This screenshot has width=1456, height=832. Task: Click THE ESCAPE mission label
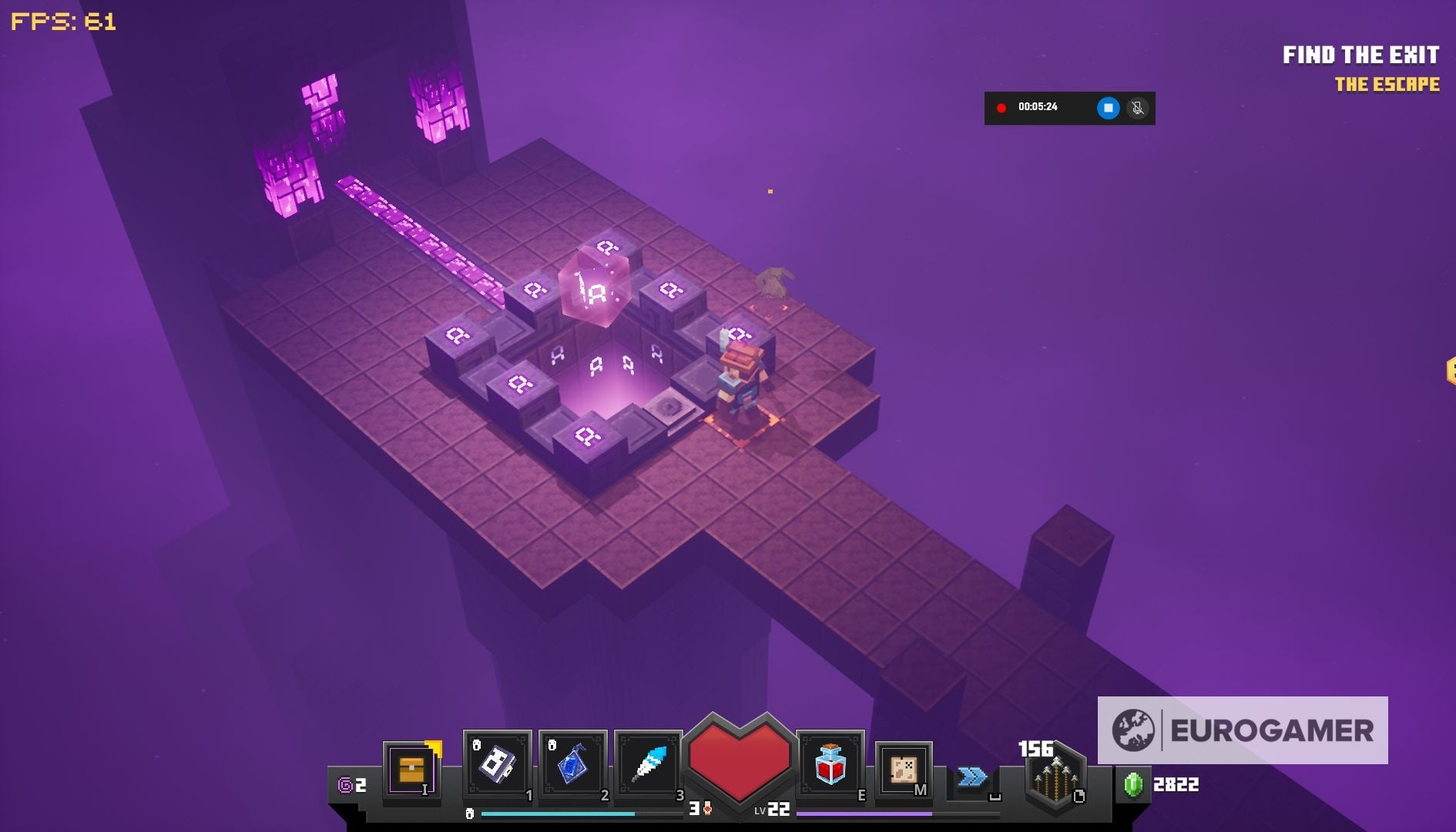(x=1387, y=86)
